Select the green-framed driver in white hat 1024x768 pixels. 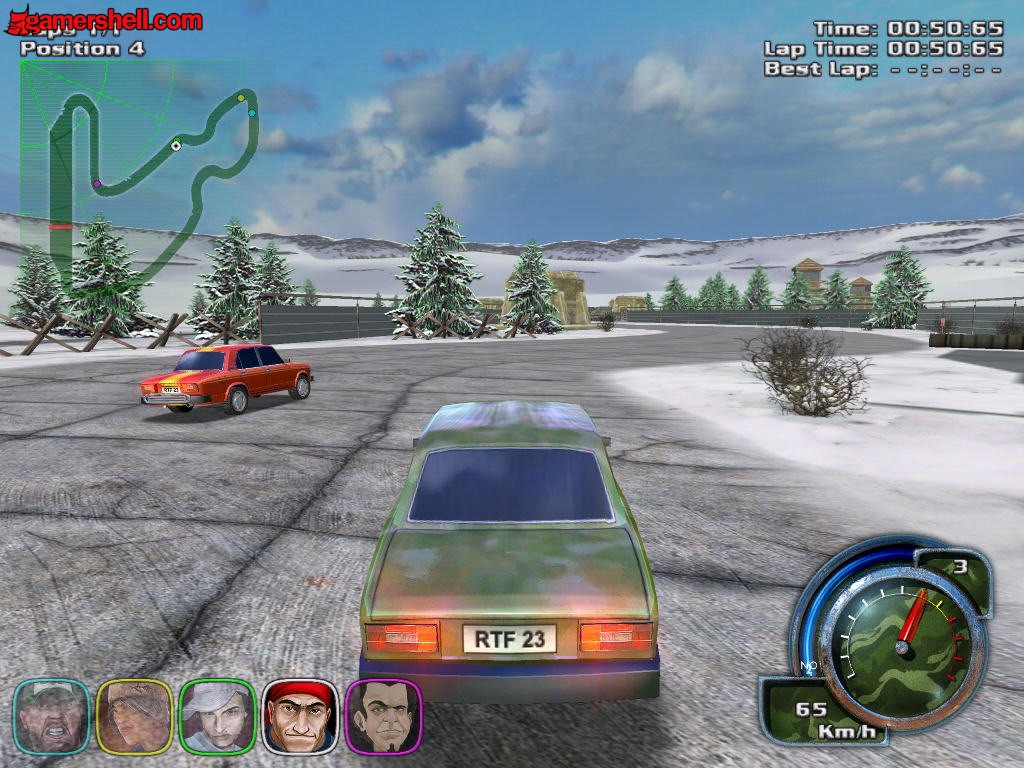pyautogui.click(x=217, y=716)
